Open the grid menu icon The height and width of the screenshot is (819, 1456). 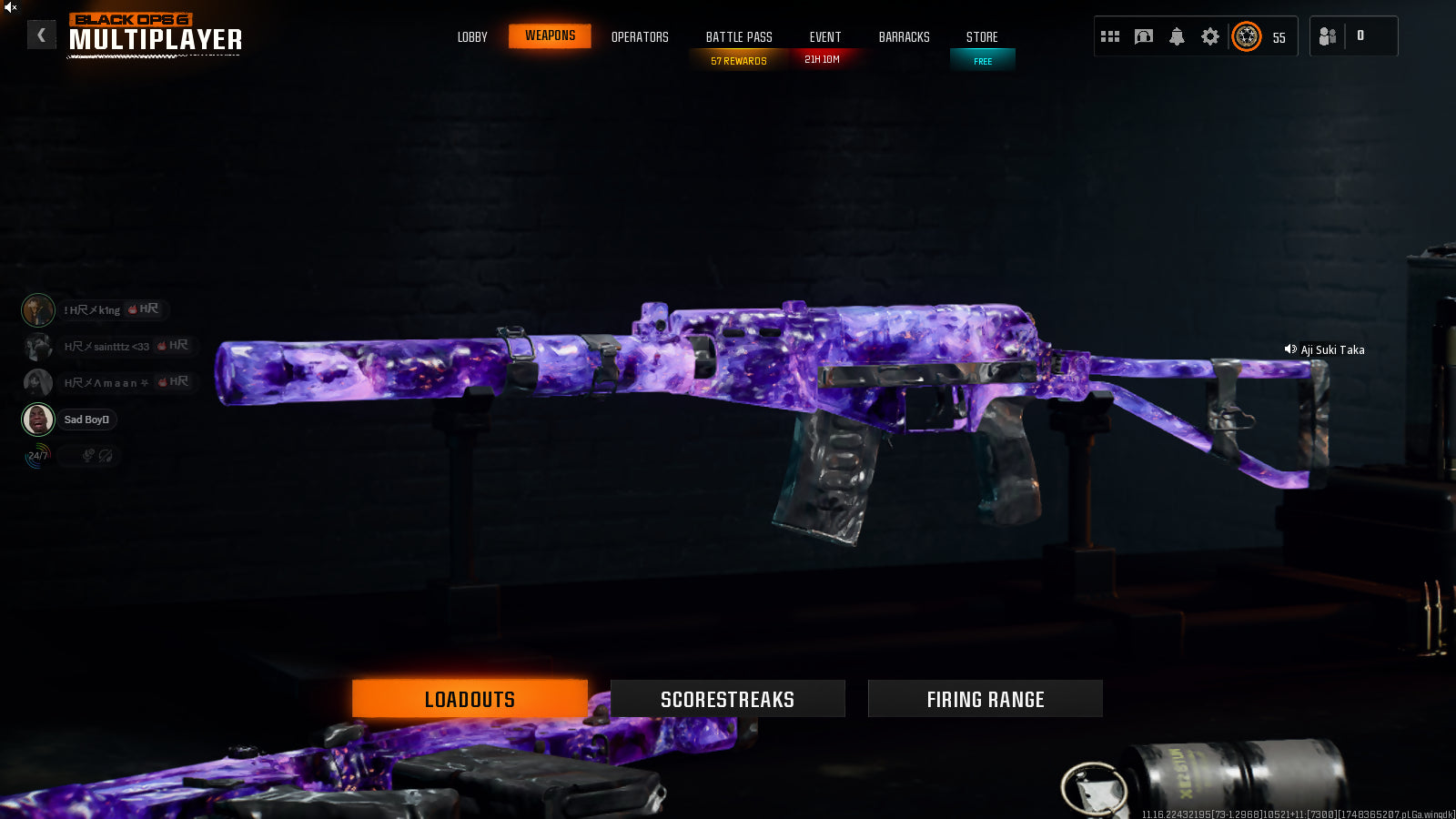coord(1110,36)
